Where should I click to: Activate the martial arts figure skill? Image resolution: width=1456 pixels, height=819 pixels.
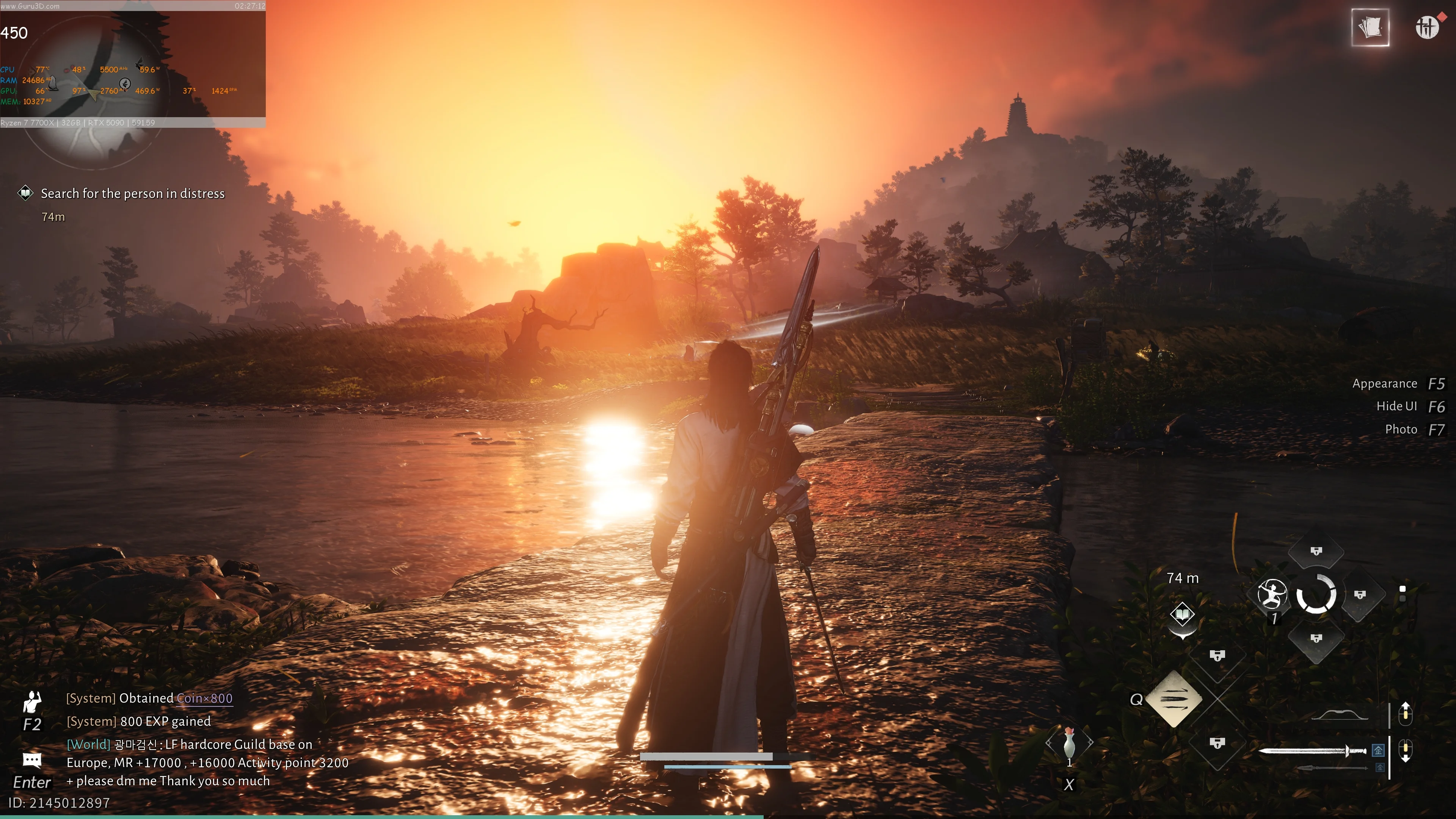click(1272, 595)
